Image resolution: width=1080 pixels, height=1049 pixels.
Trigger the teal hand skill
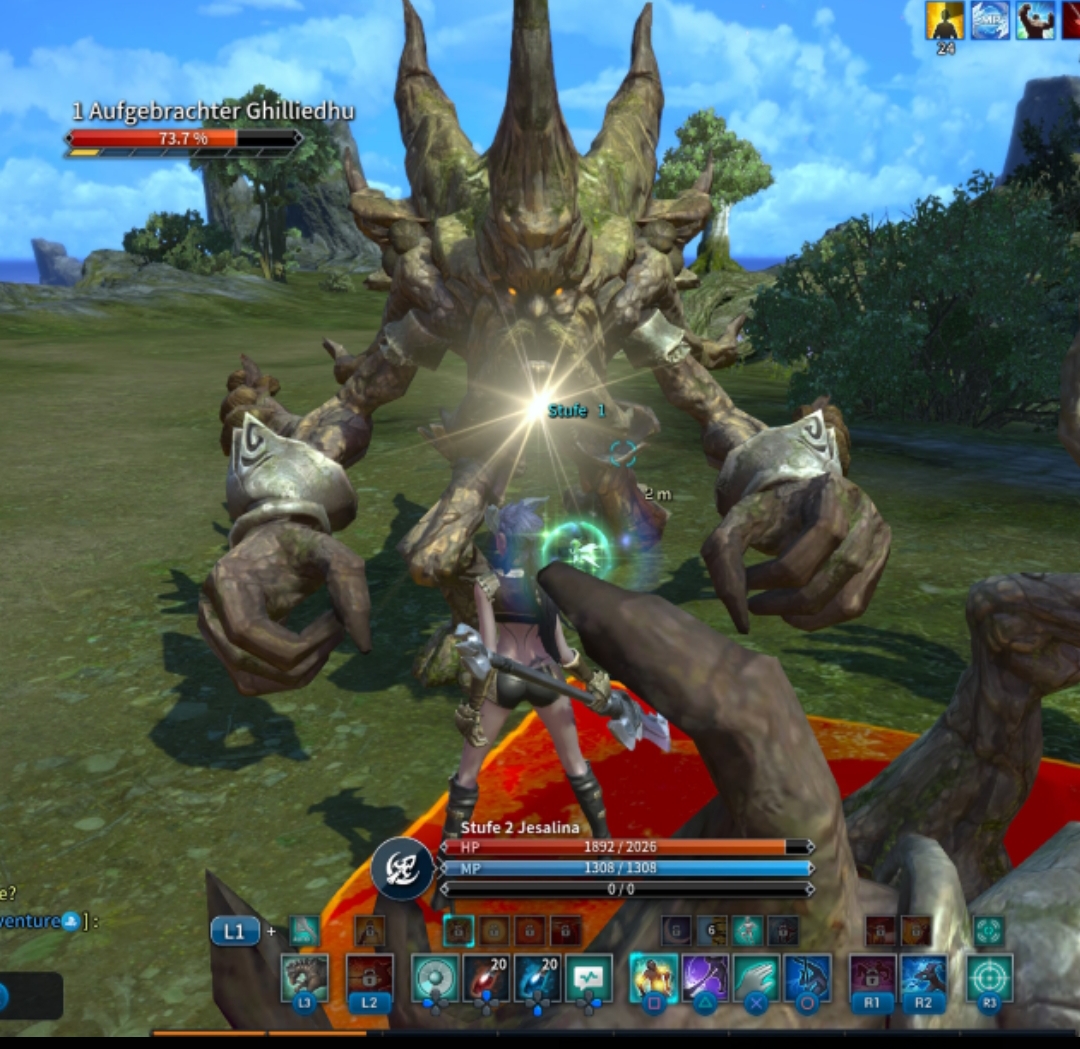pyautogui.click(x=757, y=977)
